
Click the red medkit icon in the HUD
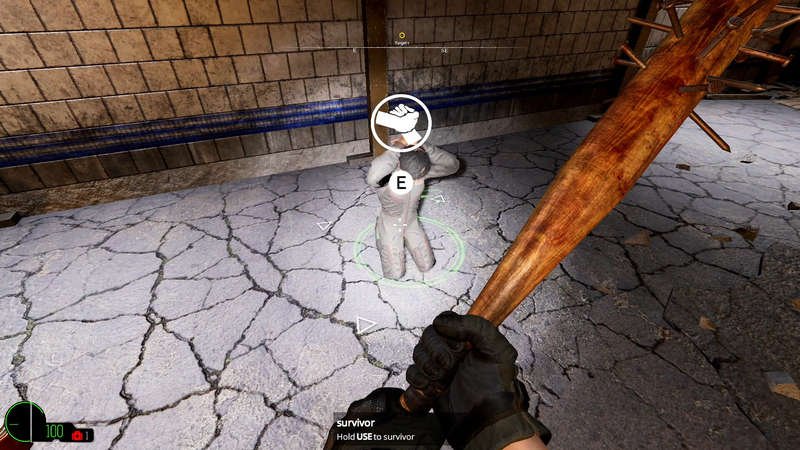[x=76, y=434]
